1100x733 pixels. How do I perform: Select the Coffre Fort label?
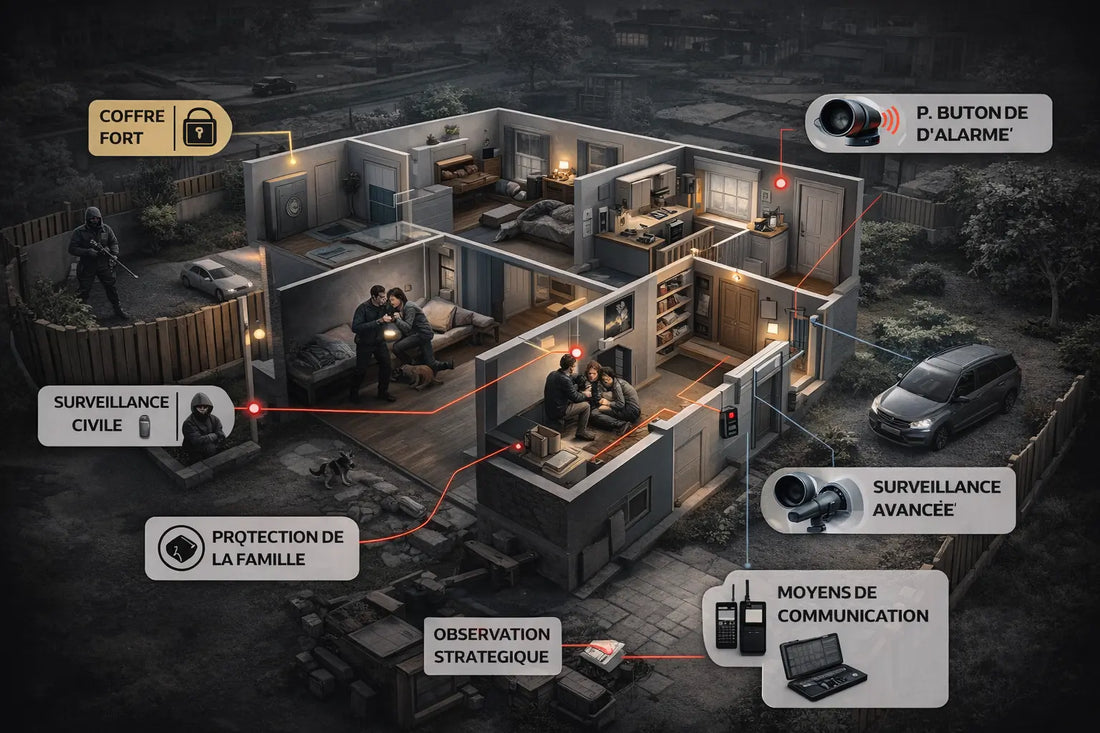pyautogui.click(x=158, y=128)
